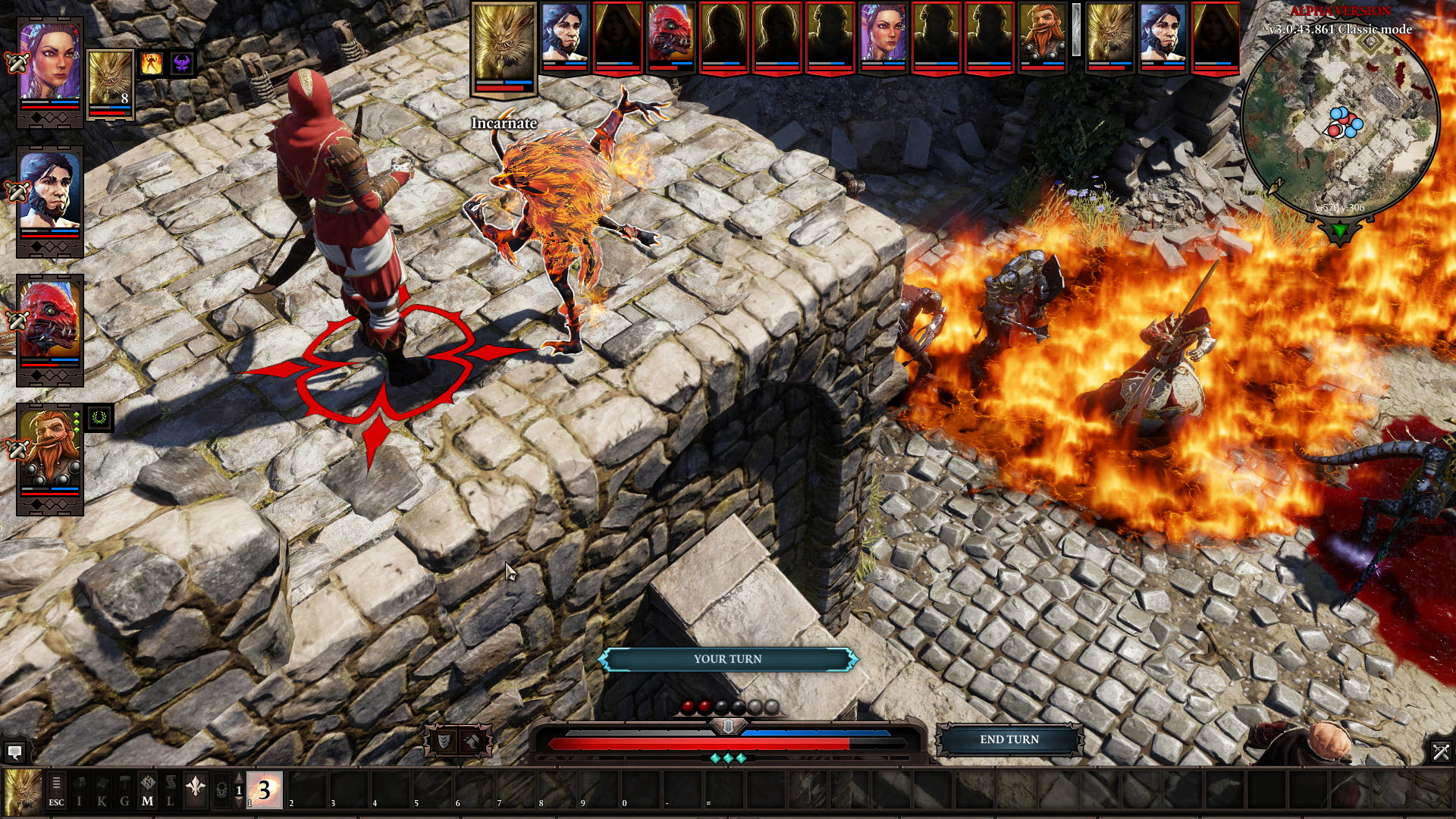Open the fleur-de-lis skills button in hotbar

(x=196, y=789)
